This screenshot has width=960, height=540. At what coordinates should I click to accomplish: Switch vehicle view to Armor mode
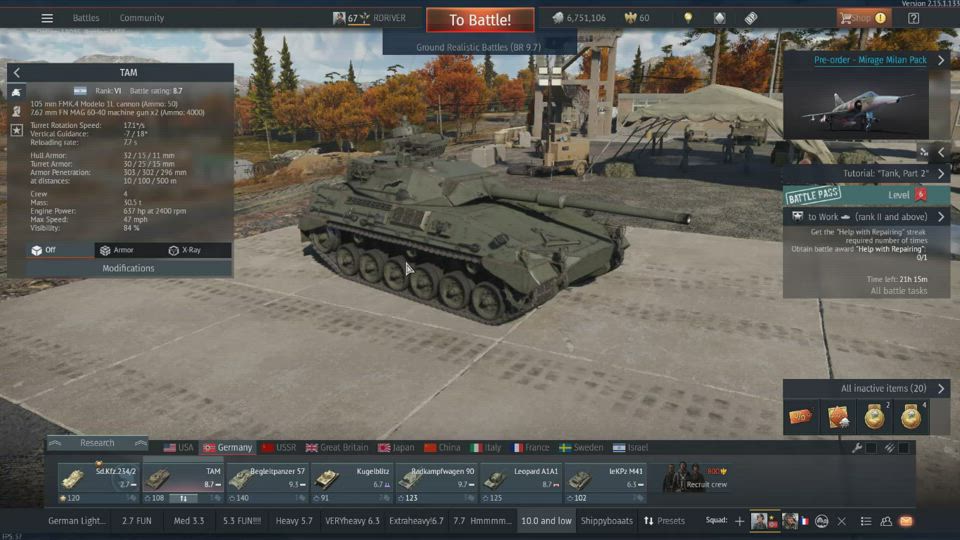point(117,250)
